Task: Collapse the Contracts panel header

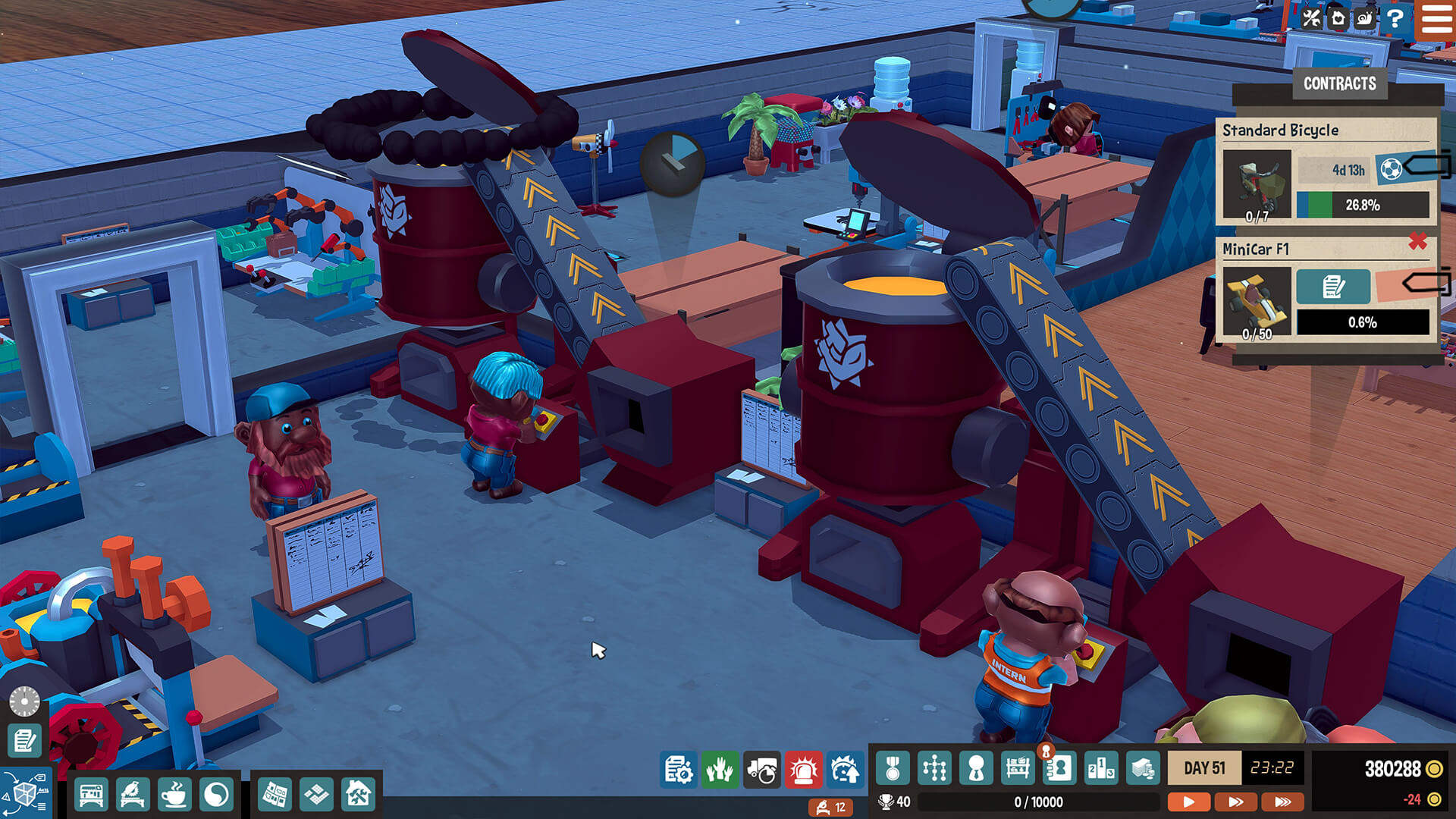Action: click(1340, 83)
